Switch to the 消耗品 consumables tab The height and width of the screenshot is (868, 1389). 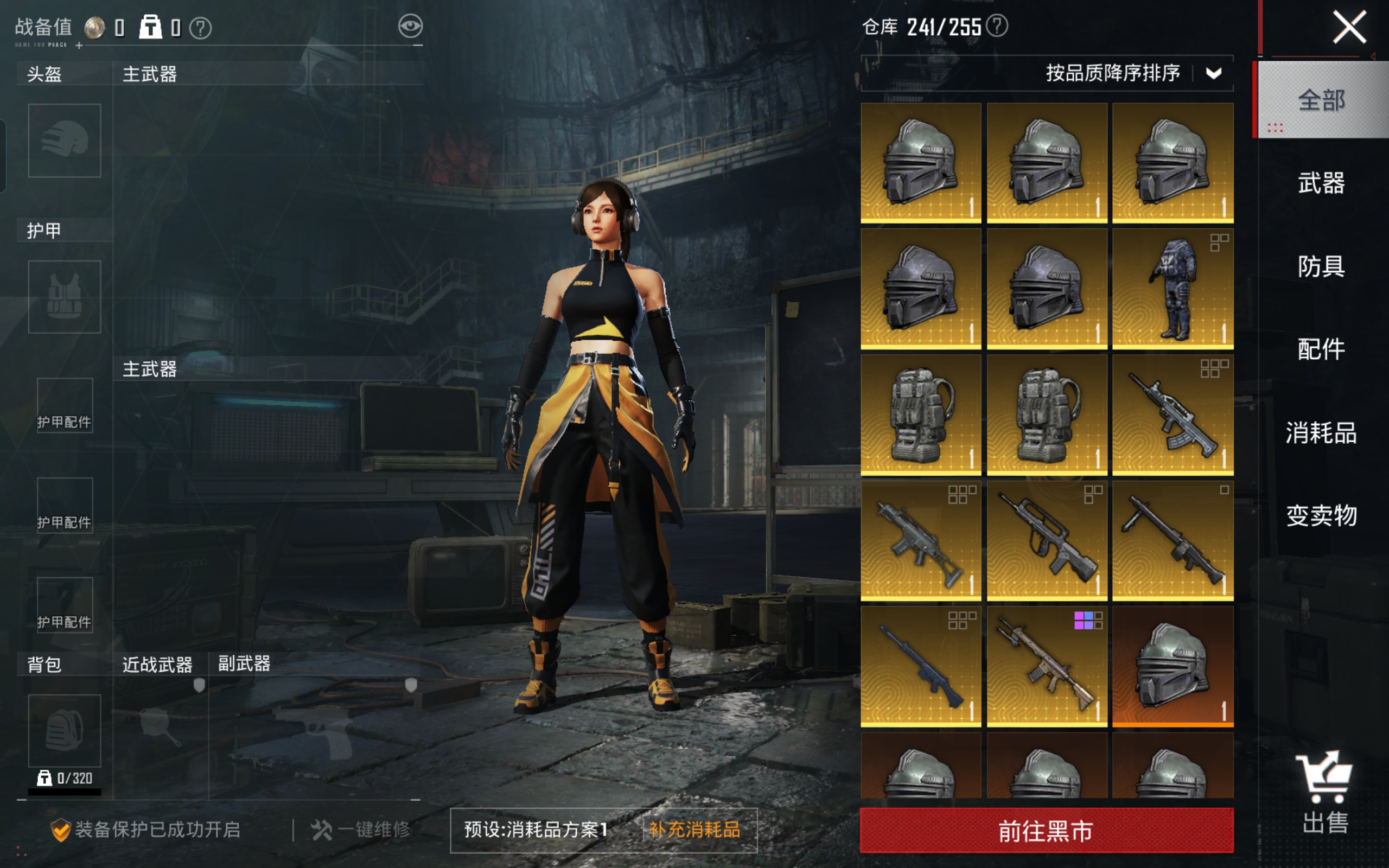(1321, 432)
